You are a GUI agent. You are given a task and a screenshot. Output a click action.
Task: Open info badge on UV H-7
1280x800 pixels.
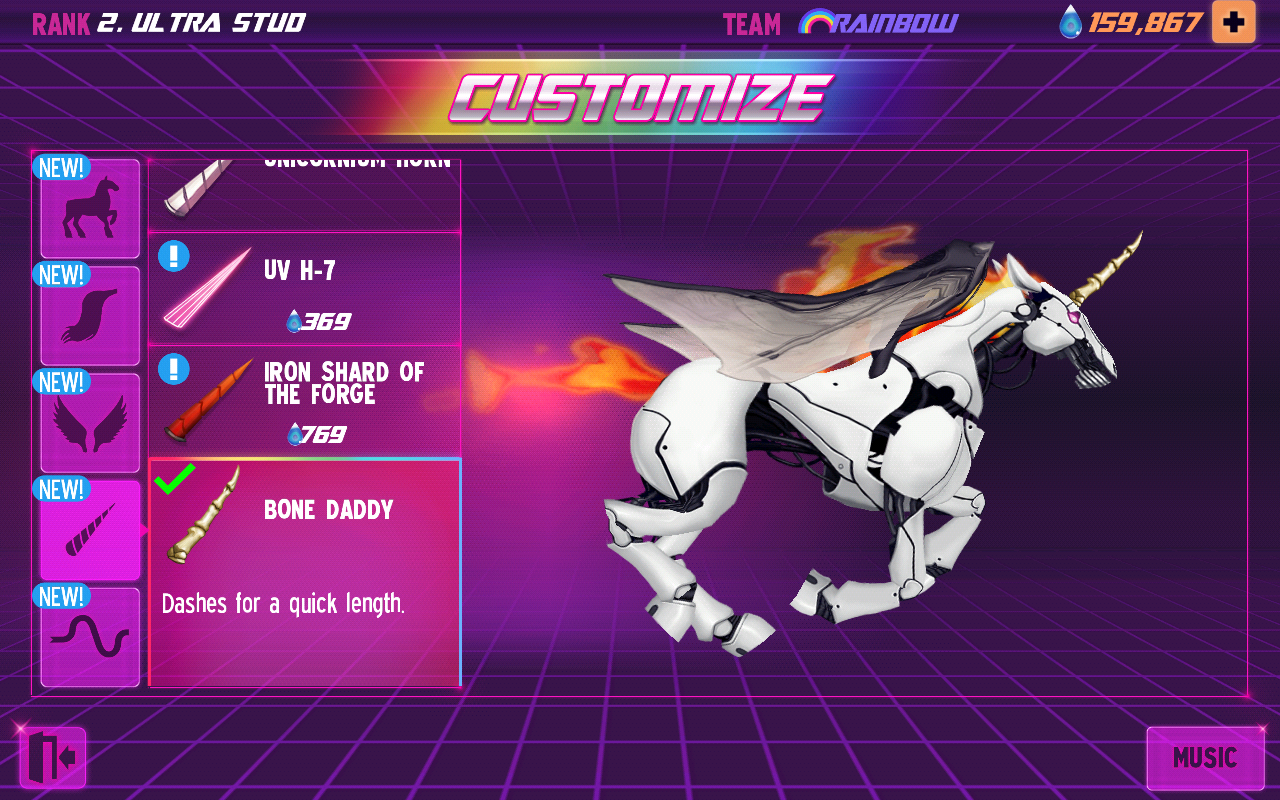click(x=174, y=258)
